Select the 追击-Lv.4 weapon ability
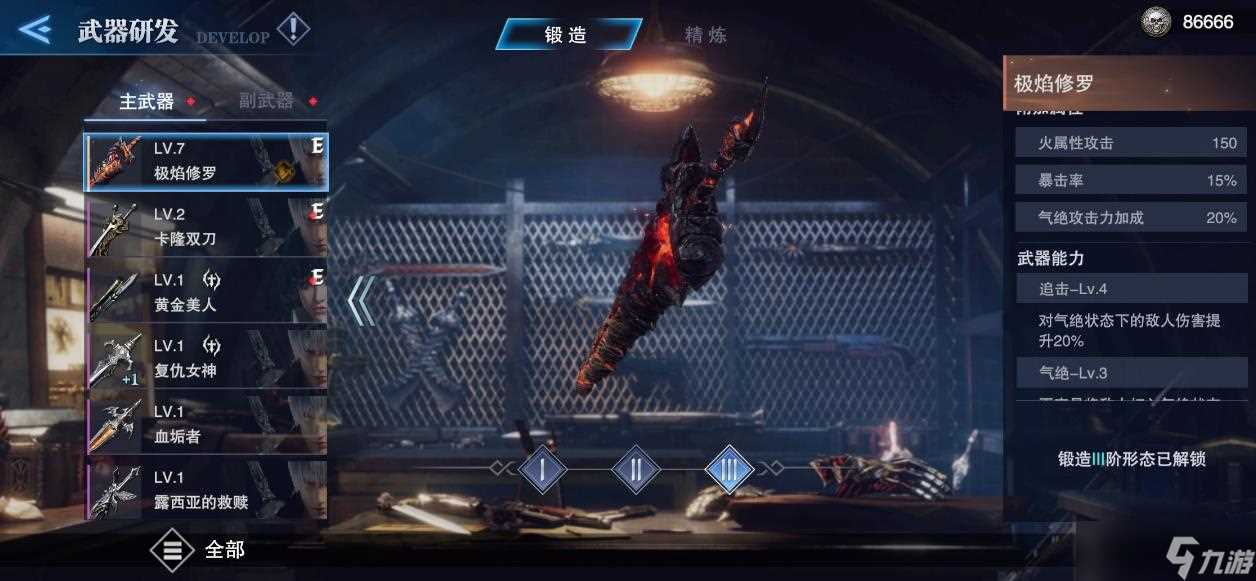Image resolution: width=1256 pixels, height=581 pixels. (x=1127, y=289)
